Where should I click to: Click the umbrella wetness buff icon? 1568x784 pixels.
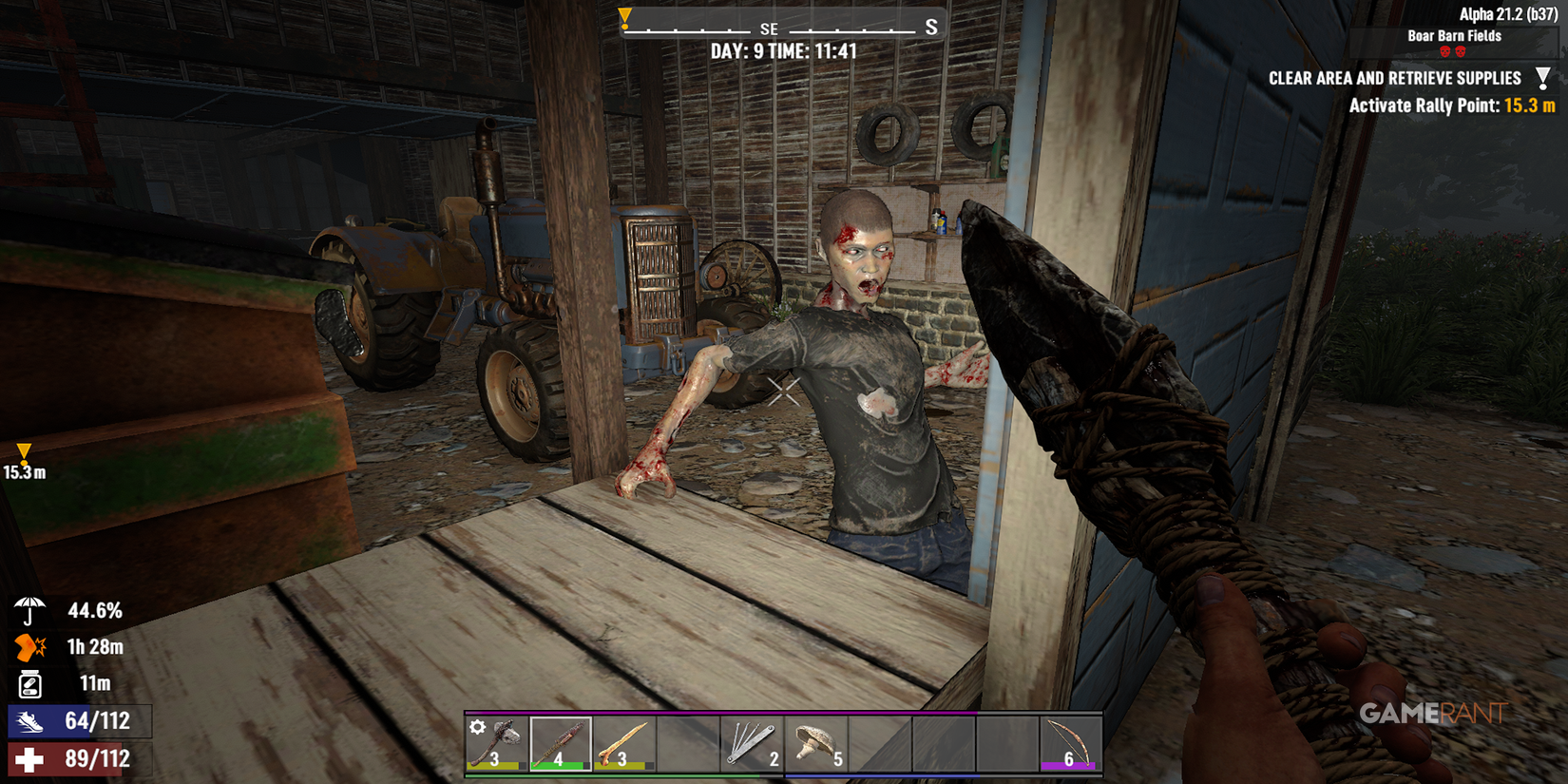(x=29, y=610)
